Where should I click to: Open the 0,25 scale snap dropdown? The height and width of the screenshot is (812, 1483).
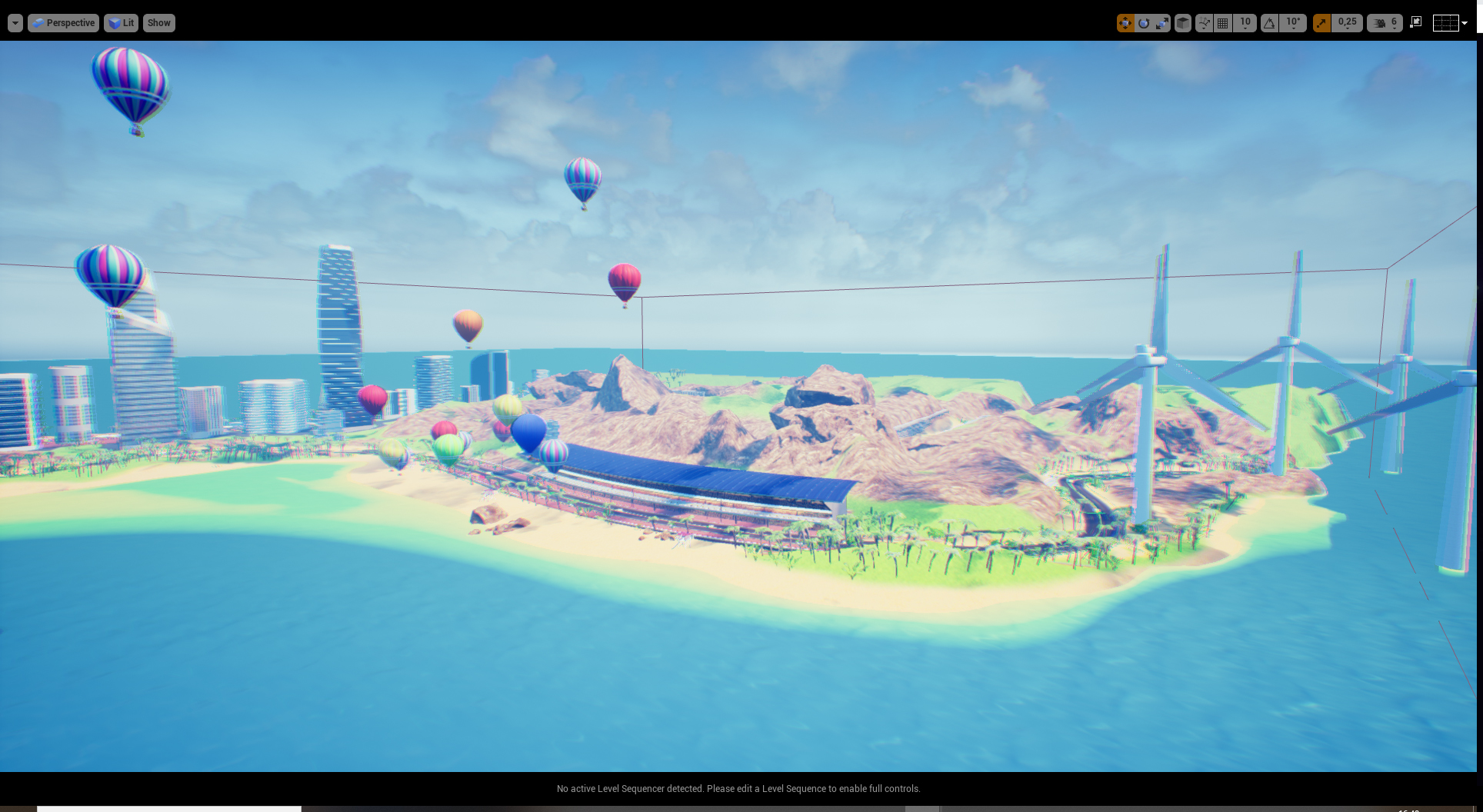[x=1348, y=23]
